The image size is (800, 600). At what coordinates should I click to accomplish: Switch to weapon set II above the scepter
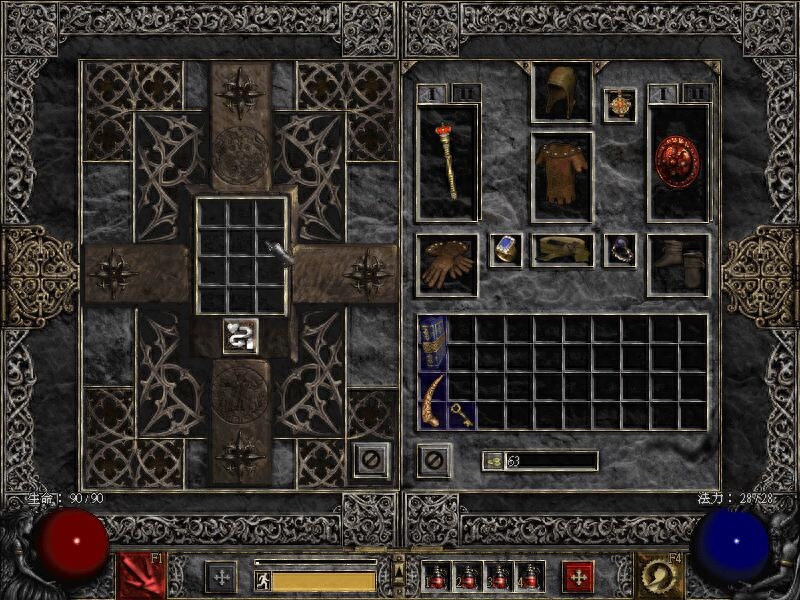pos(466,93)
